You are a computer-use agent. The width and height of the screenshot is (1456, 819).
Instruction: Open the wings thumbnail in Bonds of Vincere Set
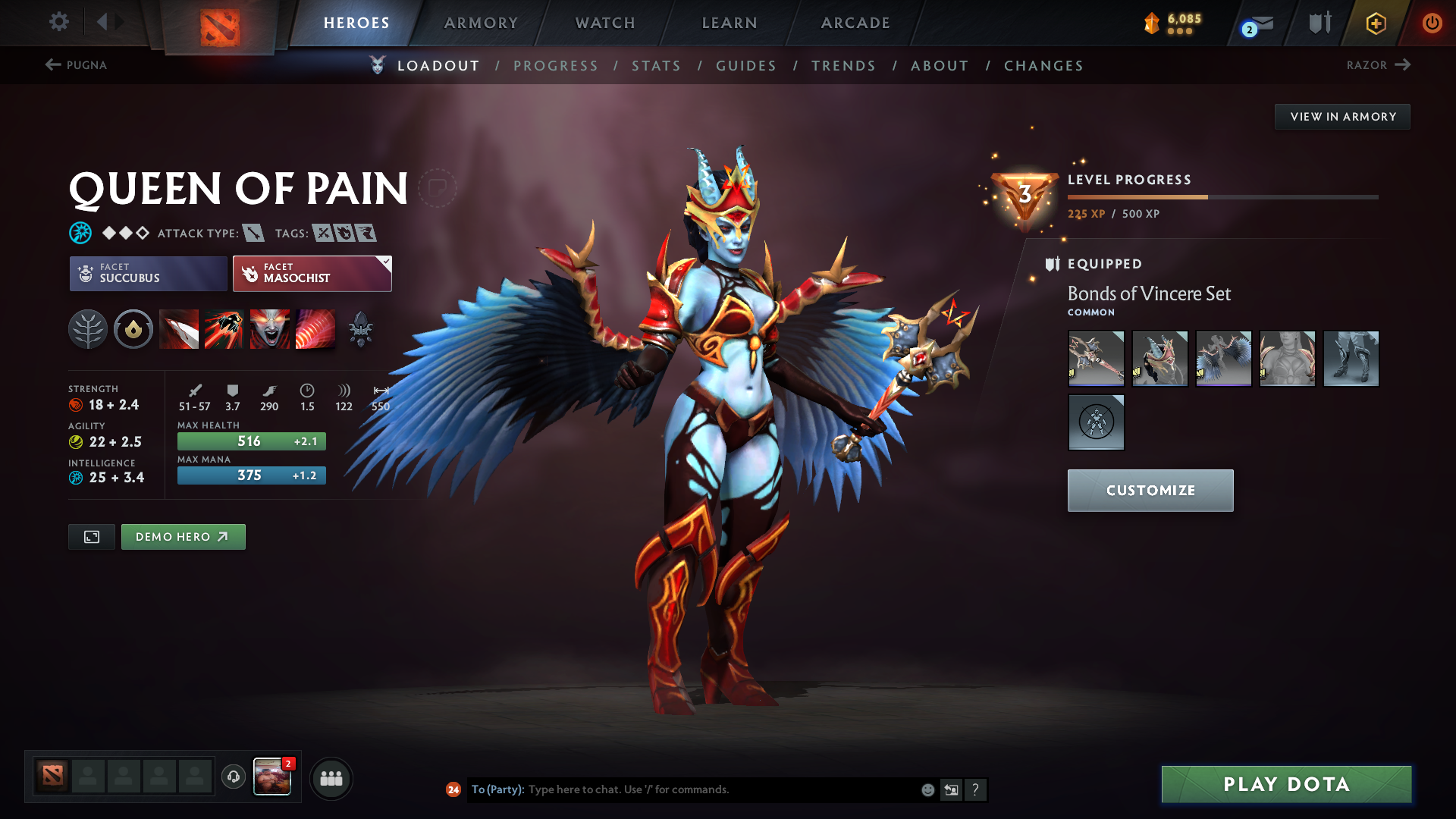[x=1223, y=358]
